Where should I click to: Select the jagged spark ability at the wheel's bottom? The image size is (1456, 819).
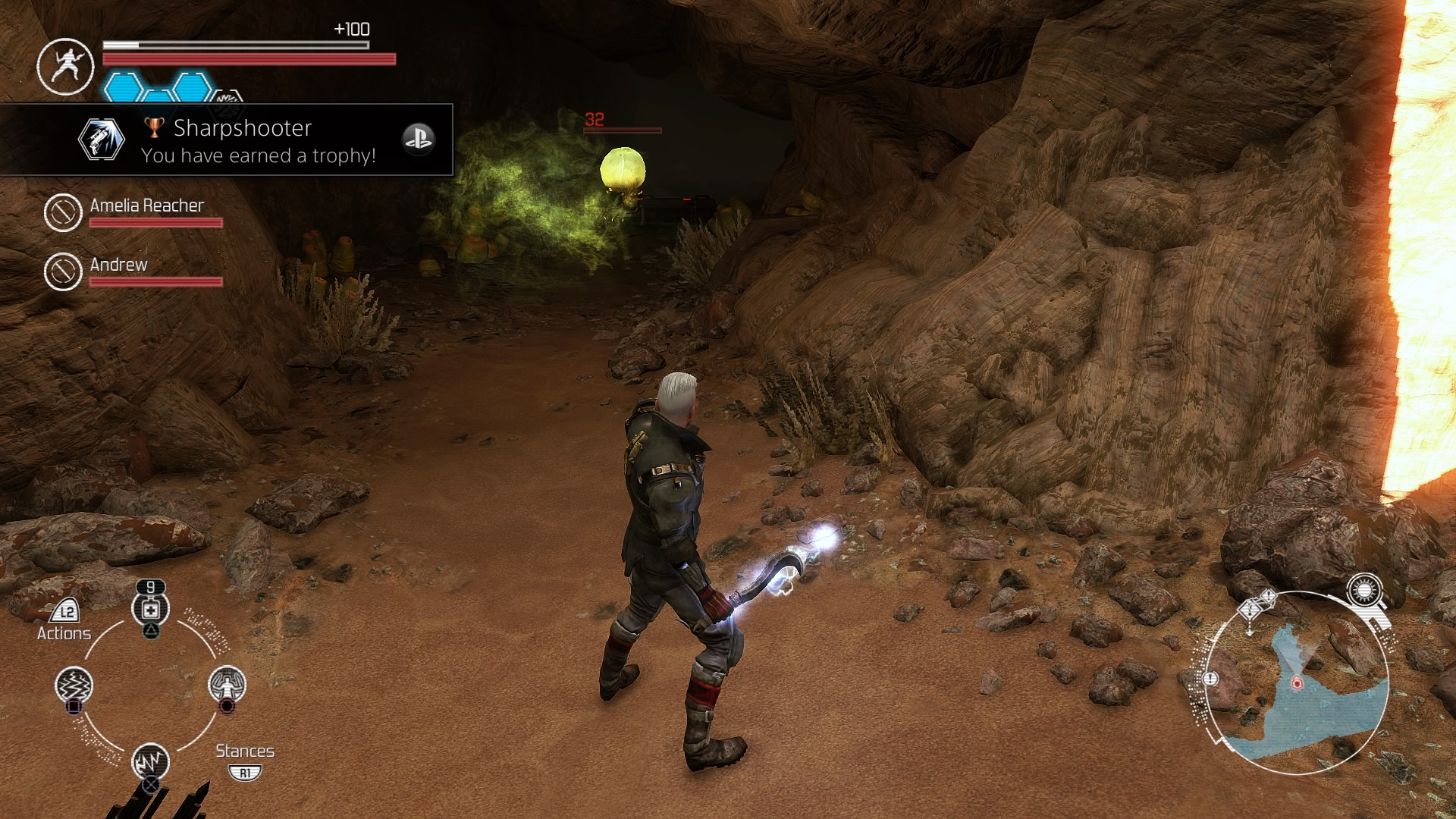[x=150, y=761]
